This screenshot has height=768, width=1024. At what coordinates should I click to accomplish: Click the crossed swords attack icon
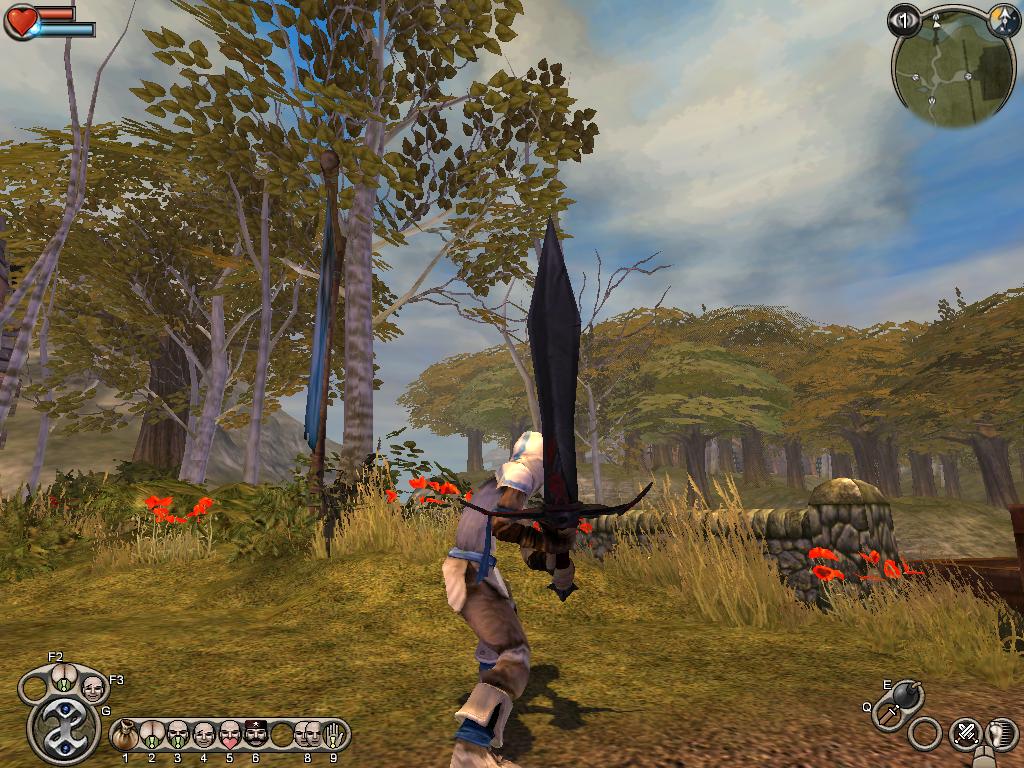pyautogui.click(x=965, y=733)
